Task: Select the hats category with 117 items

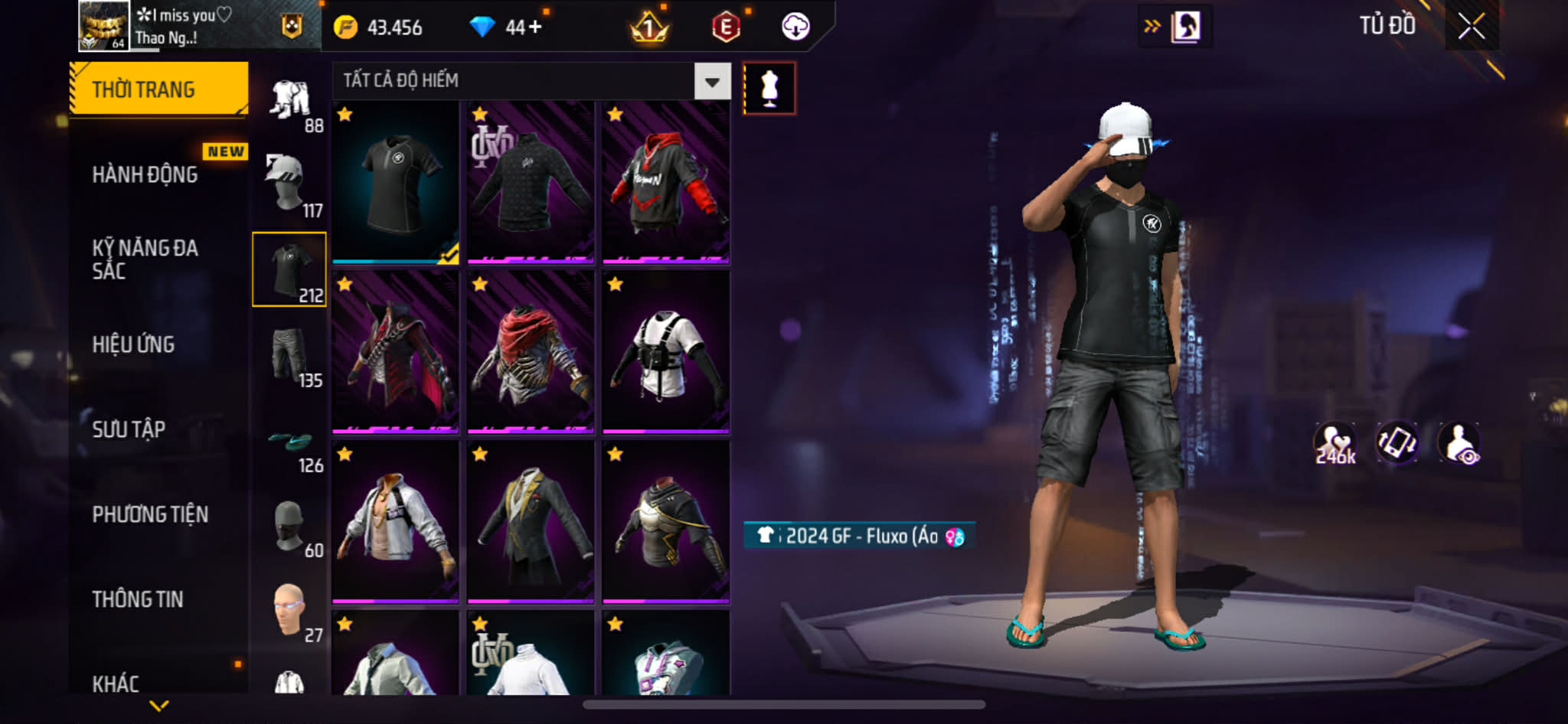Action: pos(289,184)
